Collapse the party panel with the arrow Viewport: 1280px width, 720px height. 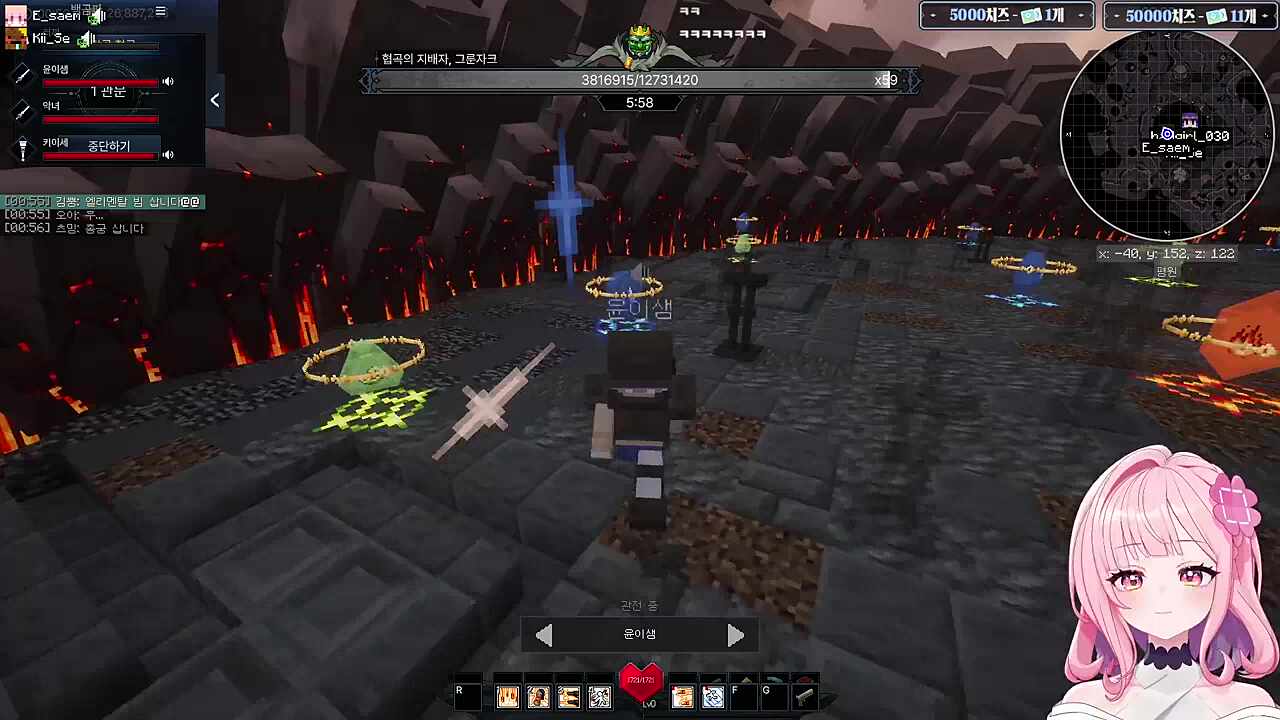coord(214,100)
